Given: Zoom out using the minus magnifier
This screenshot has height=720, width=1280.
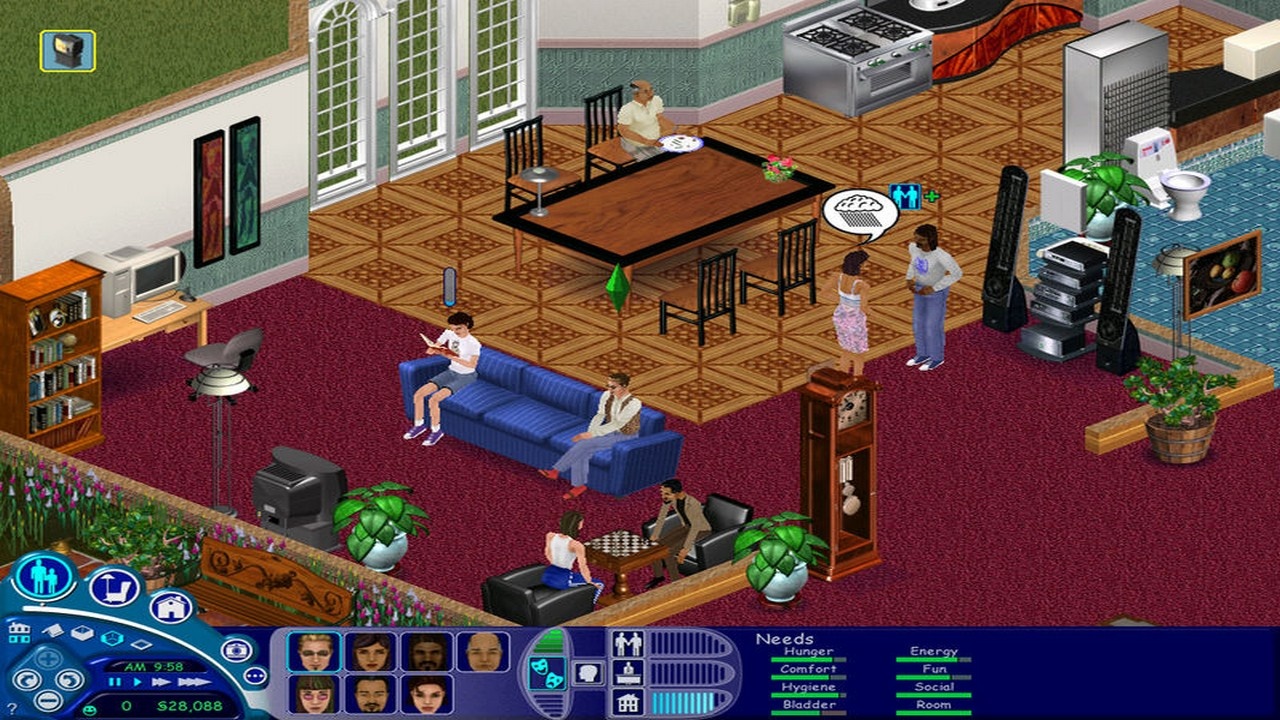Looking at the screenshot, I should coord(49,700).
